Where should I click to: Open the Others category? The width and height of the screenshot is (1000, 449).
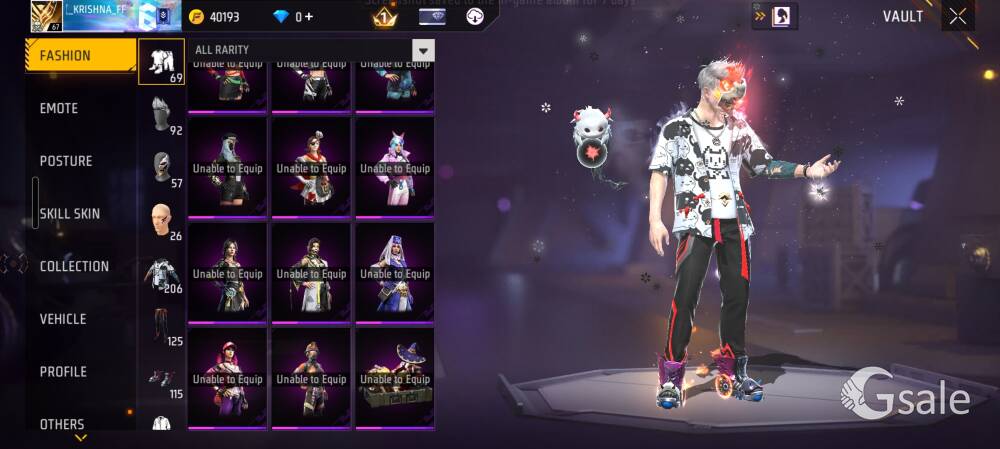pyautogui.click(x=62, y=424)
